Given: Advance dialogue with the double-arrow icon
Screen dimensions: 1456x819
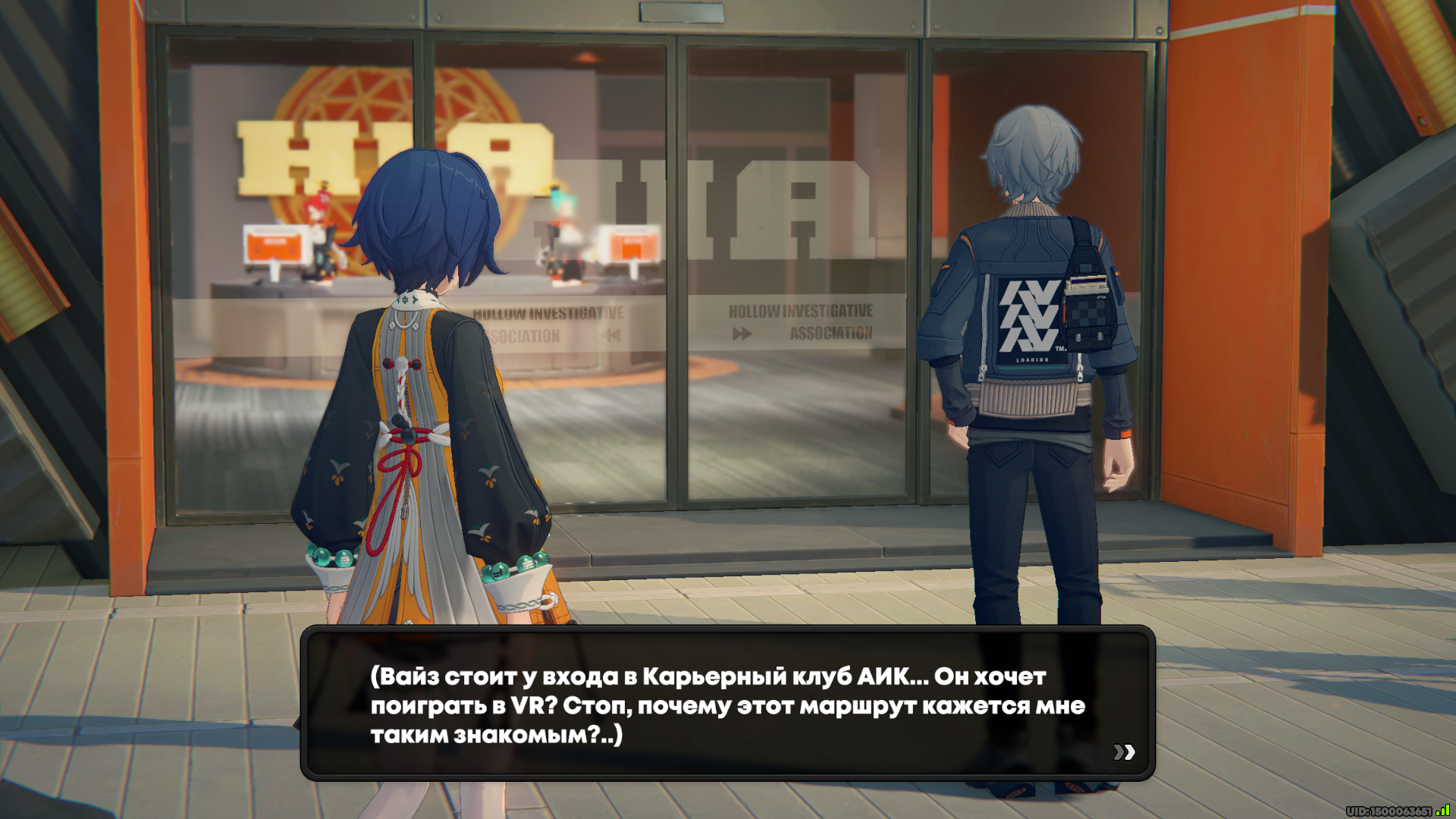Looking at the screenshot, I should [1124, 752].
